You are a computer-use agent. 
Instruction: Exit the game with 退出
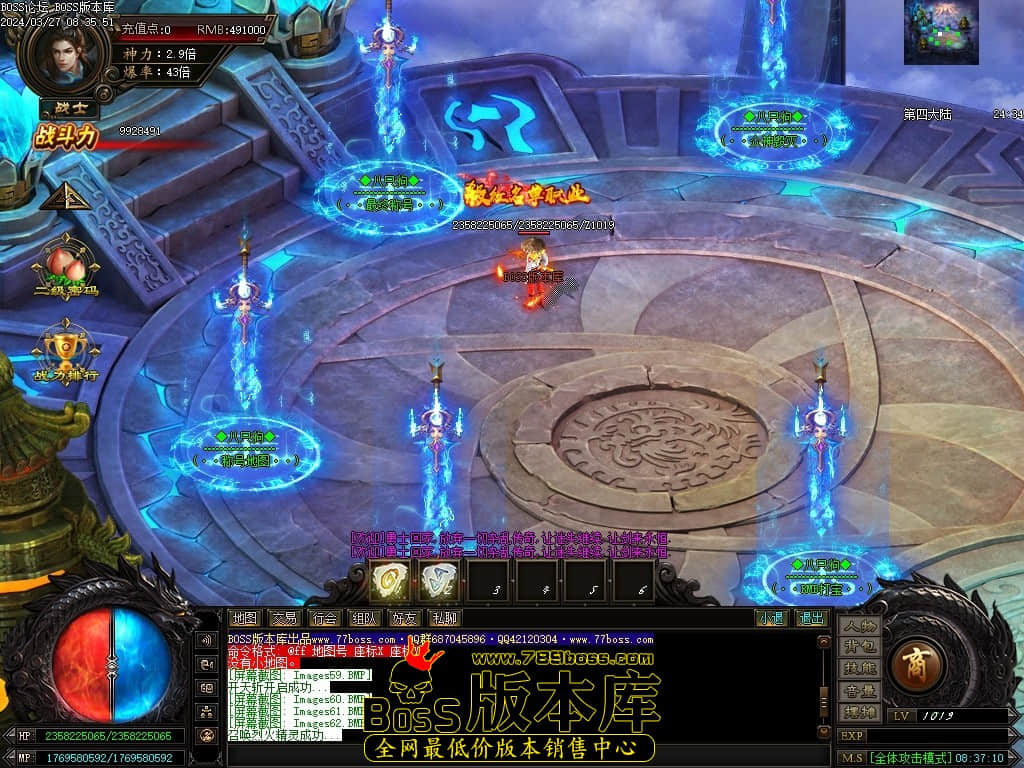(811, 618)
